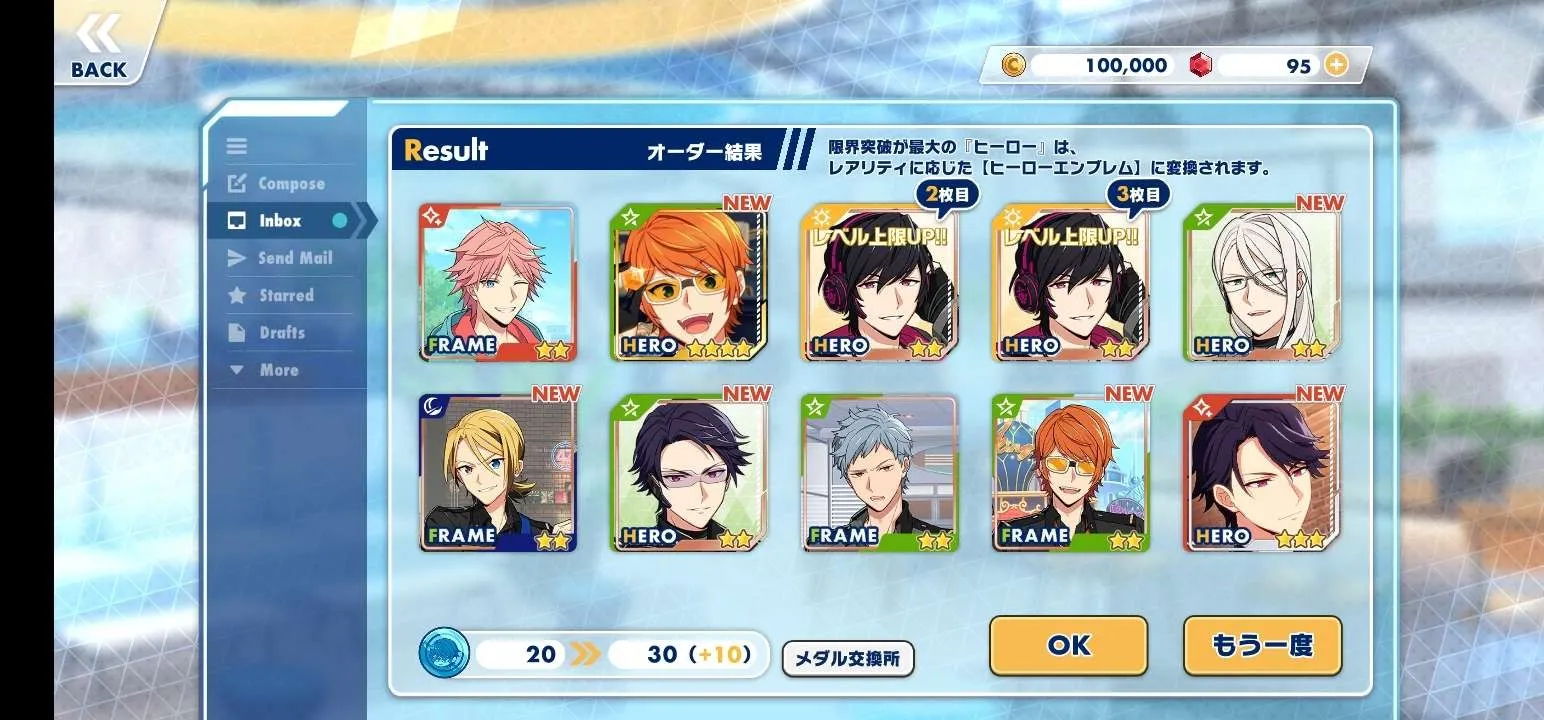View the four-star orange-haired HERO card
This screenshot has width=1544, height=720.
[x=688, y=282]
